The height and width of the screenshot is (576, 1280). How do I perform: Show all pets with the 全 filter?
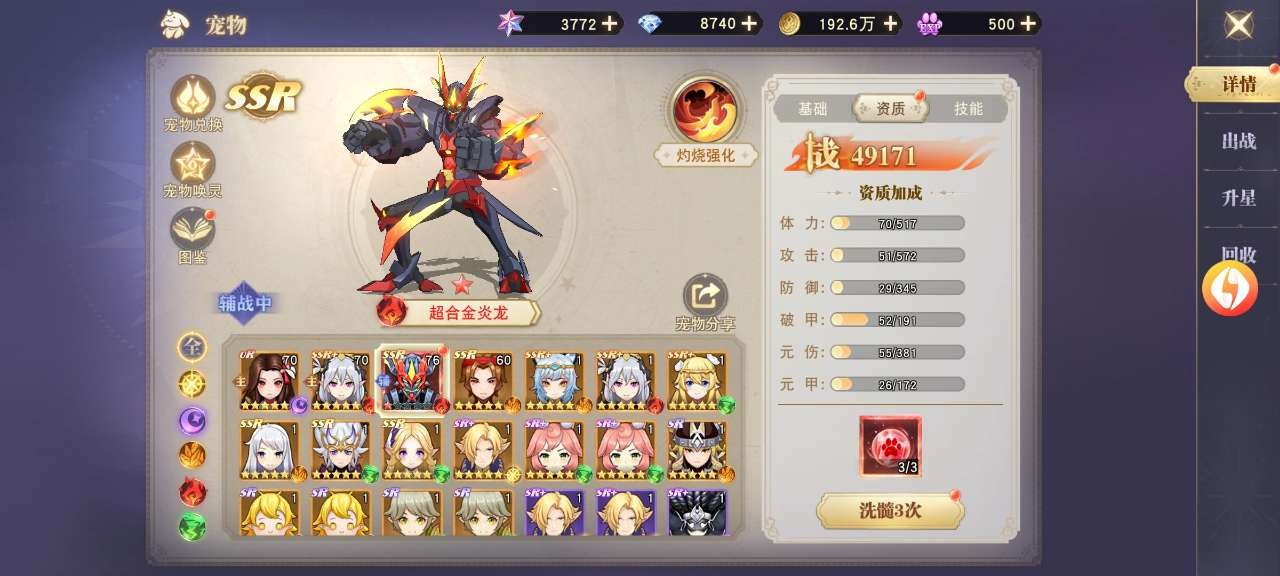tap(192, 347)
